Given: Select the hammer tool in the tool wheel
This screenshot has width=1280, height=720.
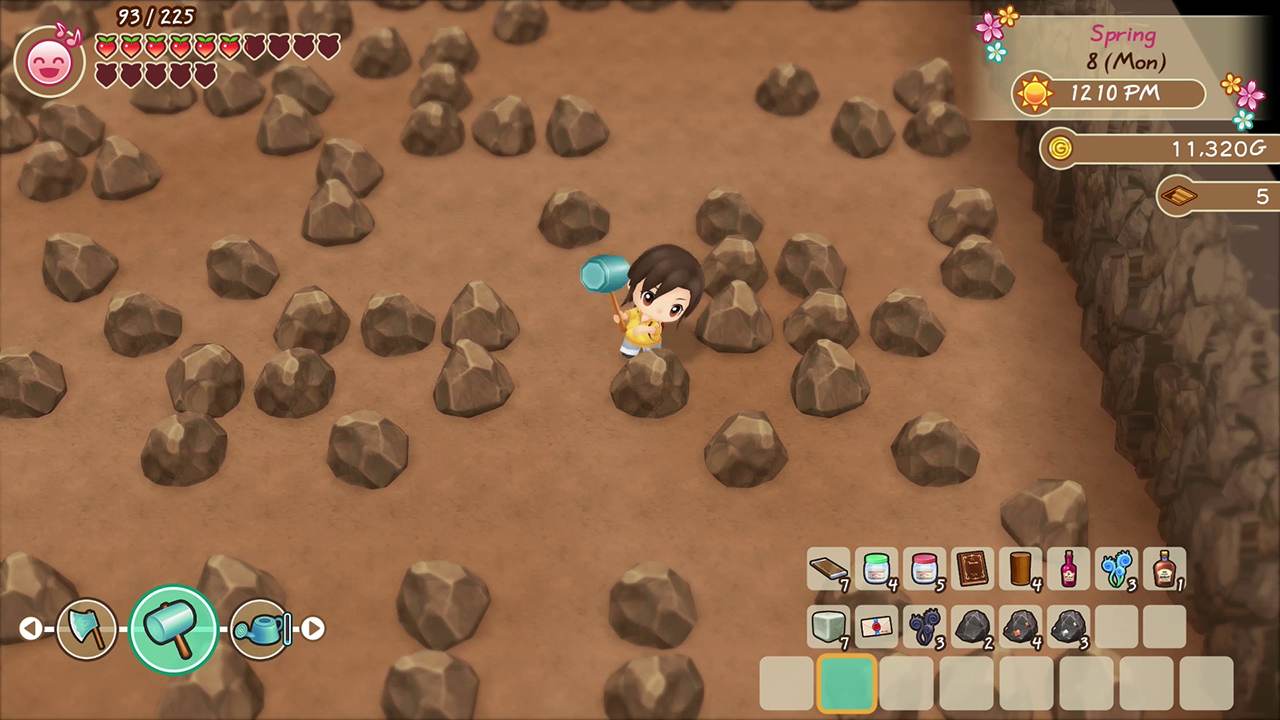Looking at the screenshot, I should [172, 628].
